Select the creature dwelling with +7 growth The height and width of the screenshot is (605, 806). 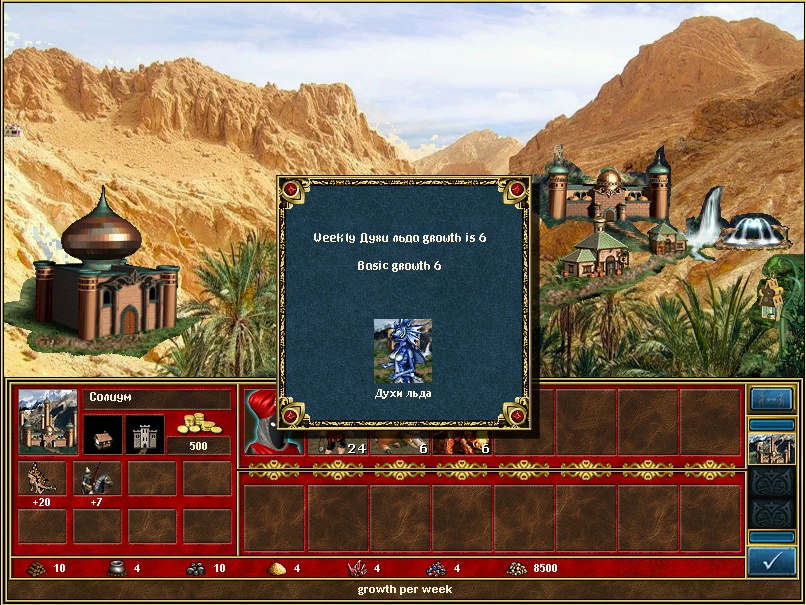(96, 478)
